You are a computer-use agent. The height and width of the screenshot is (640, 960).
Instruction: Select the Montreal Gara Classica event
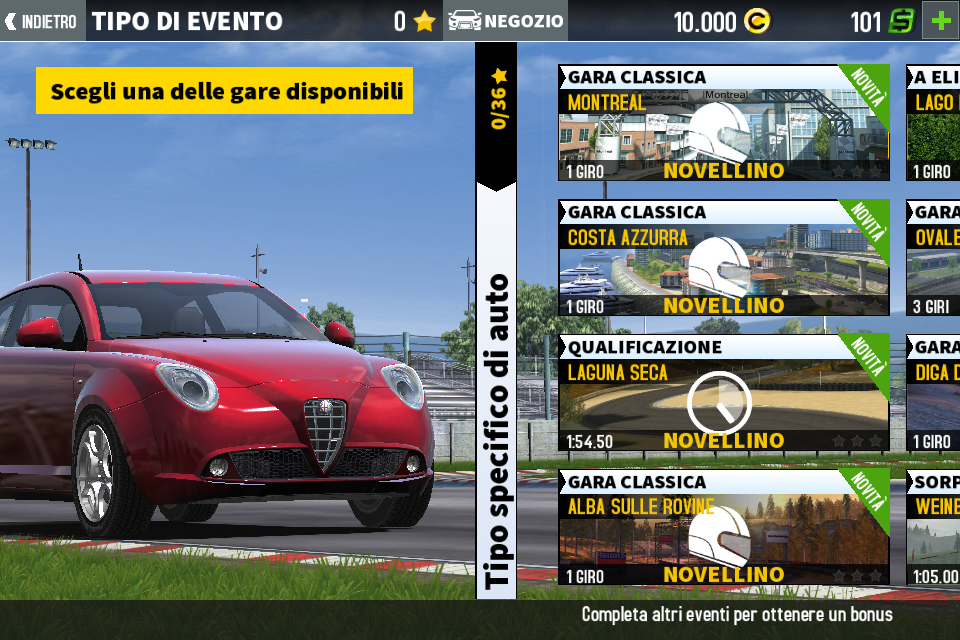point(723,123)
